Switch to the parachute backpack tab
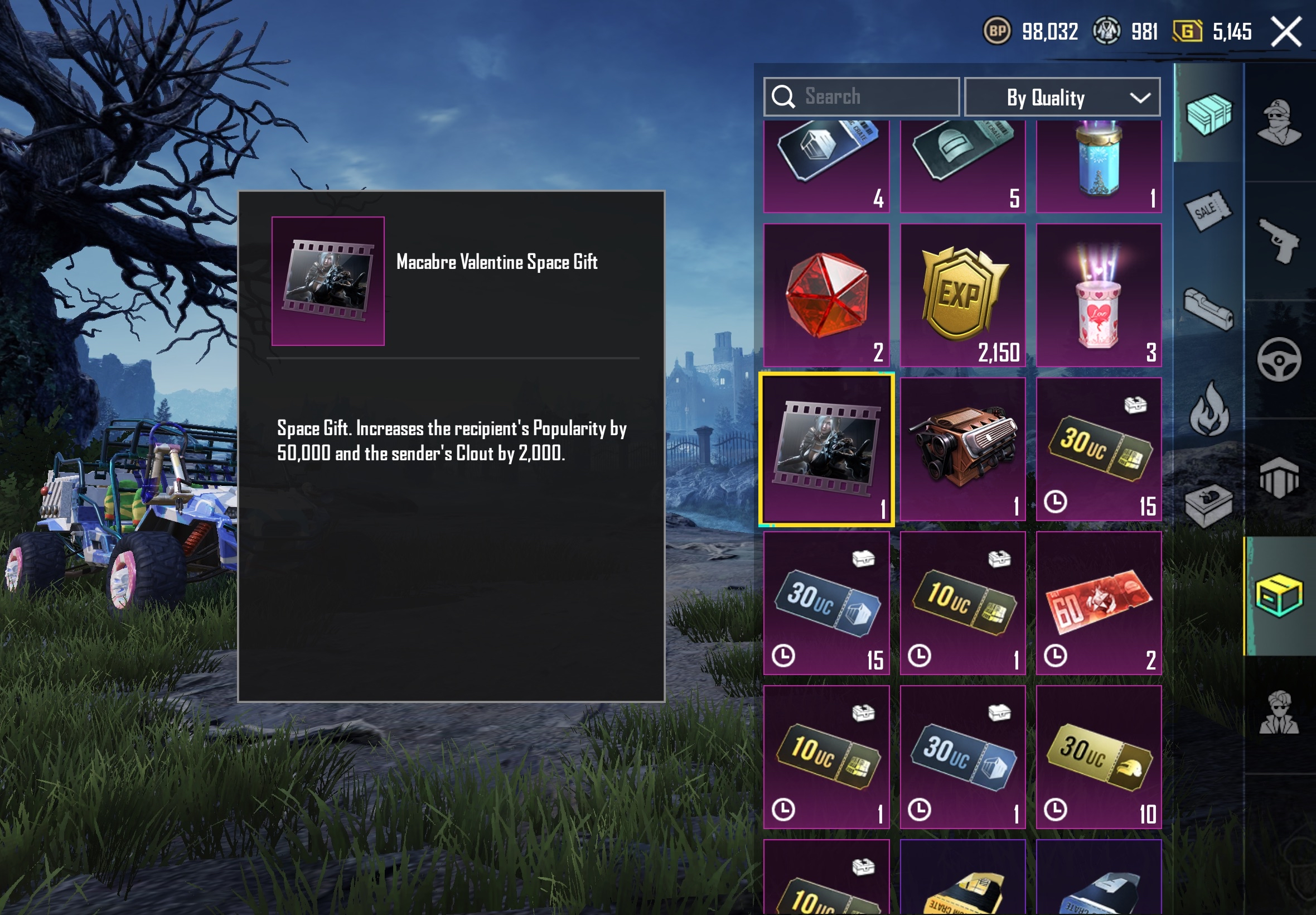 tap(1279, 478)
